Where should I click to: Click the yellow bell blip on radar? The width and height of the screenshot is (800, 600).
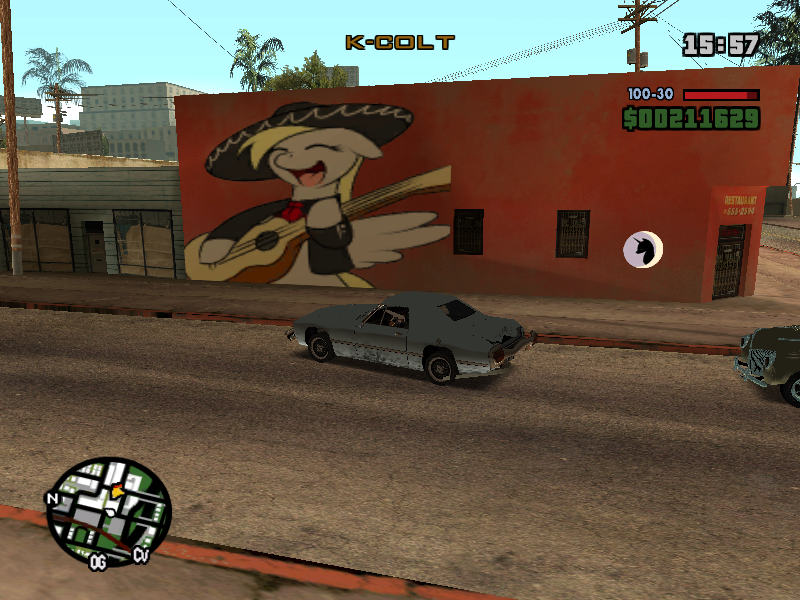[x=117, y=491]
